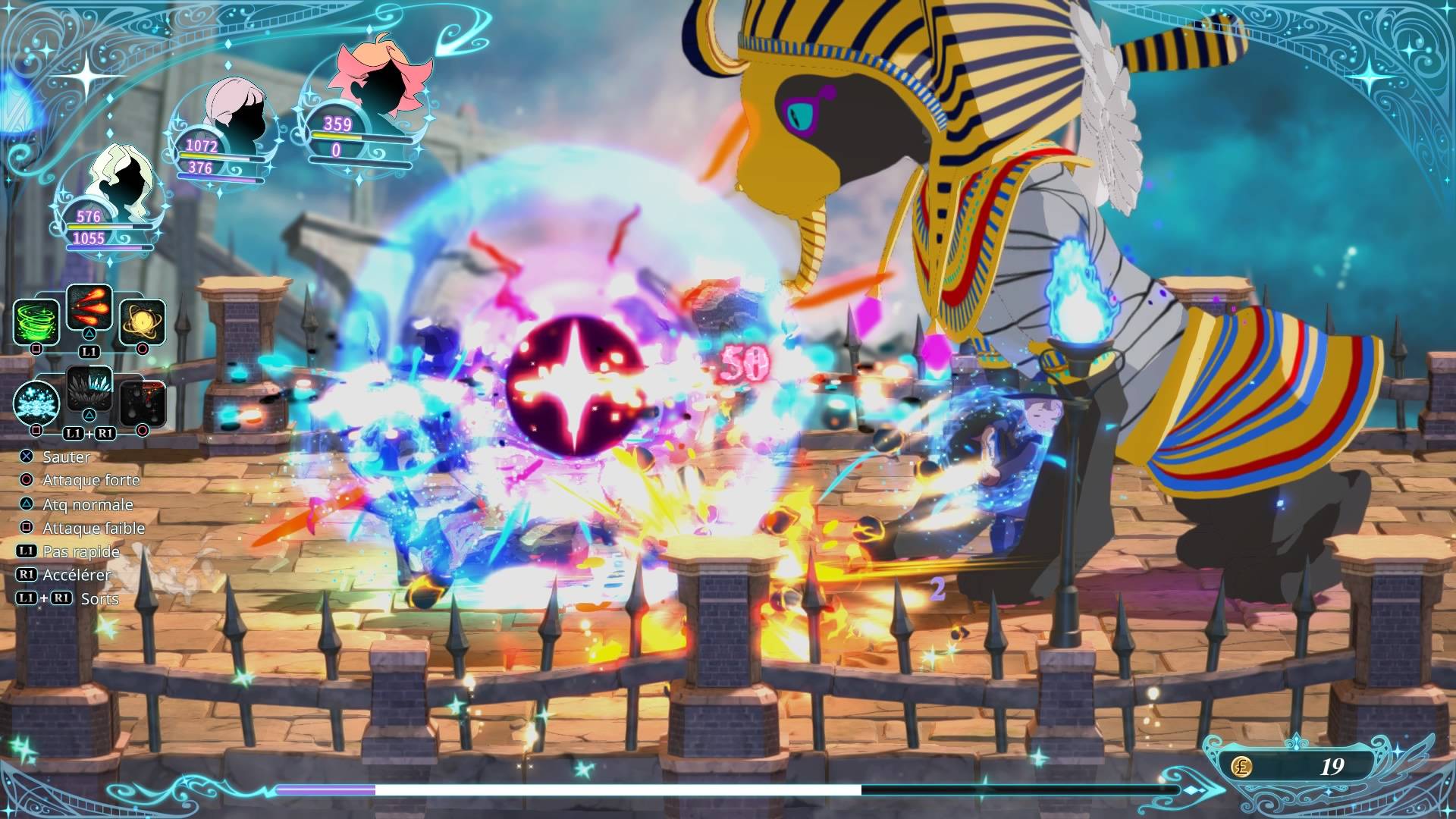The height and width of the screenshot is (819, 1456).
Task: Trigger the round blue snowflake spell
Action: click(36, 402)
